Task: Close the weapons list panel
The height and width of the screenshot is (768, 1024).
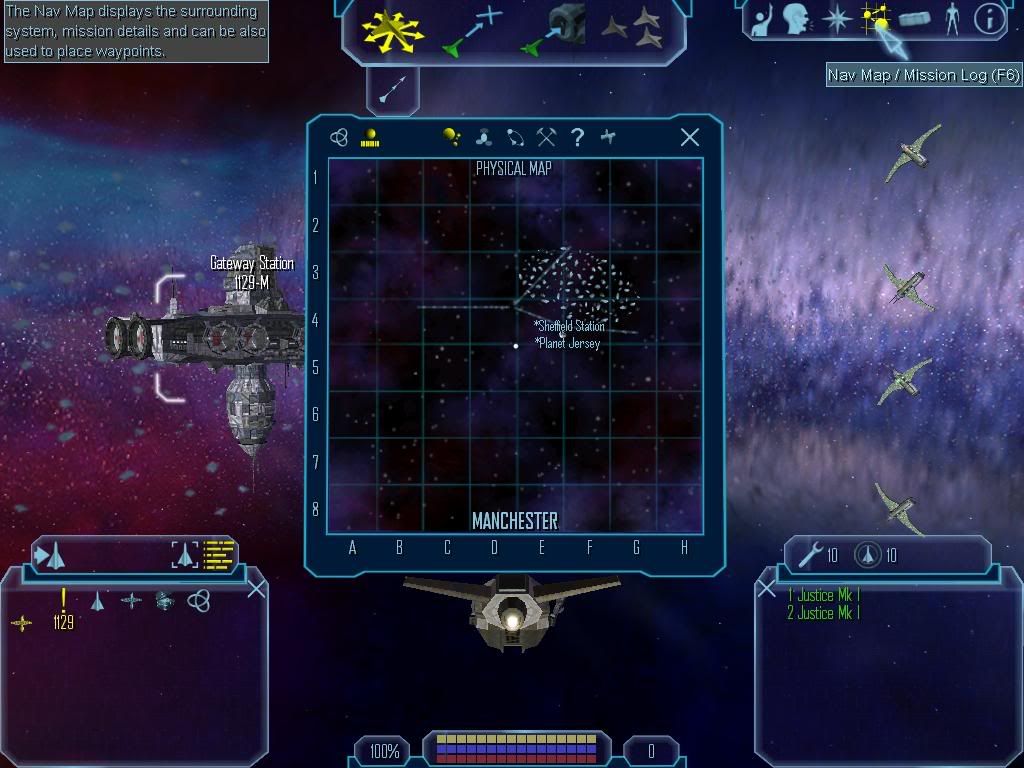Action: tap(766, 590)
